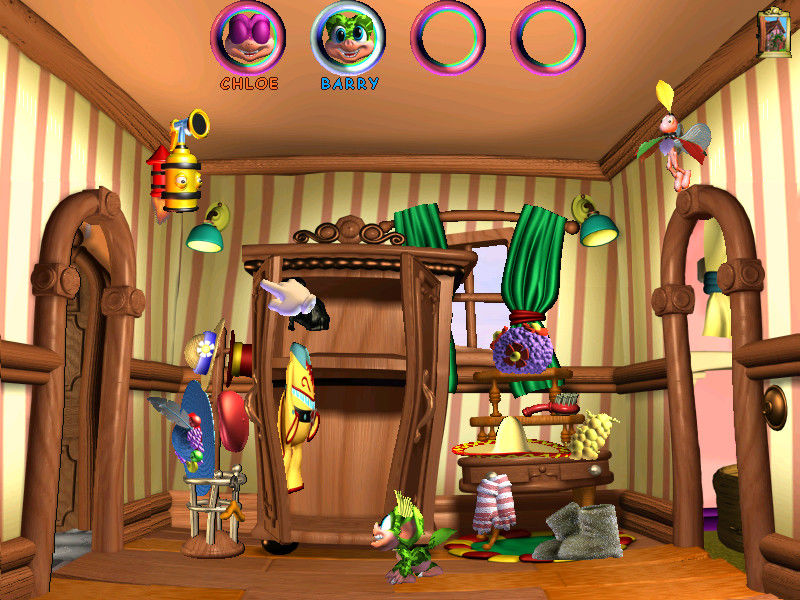Image resolution: width=800 pixels, height=600 pixels.
Task: Choose Barry's character portrait
Action: coord(348,37)
